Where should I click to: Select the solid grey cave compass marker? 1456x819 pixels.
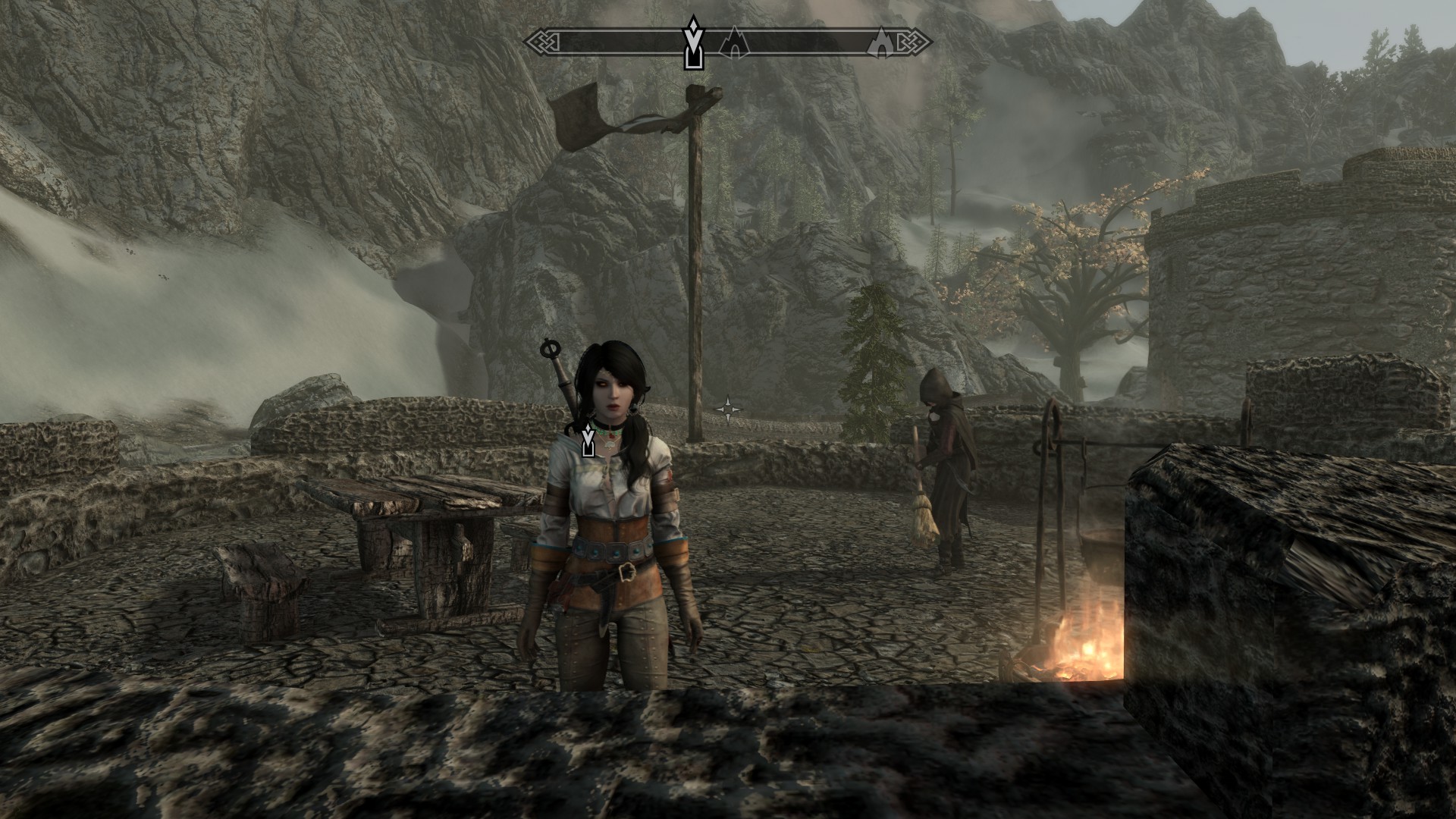(882, 42)
